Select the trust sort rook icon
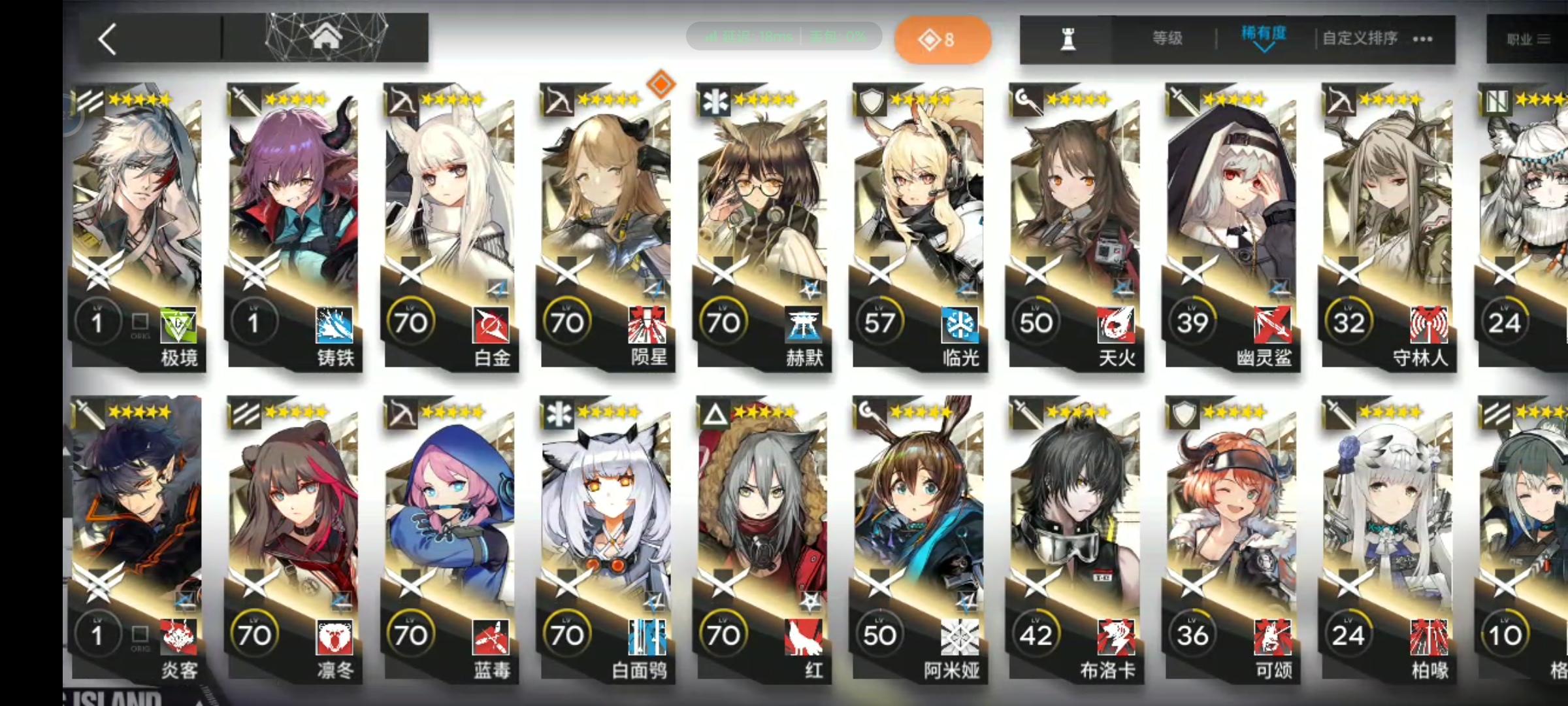 1068,38
